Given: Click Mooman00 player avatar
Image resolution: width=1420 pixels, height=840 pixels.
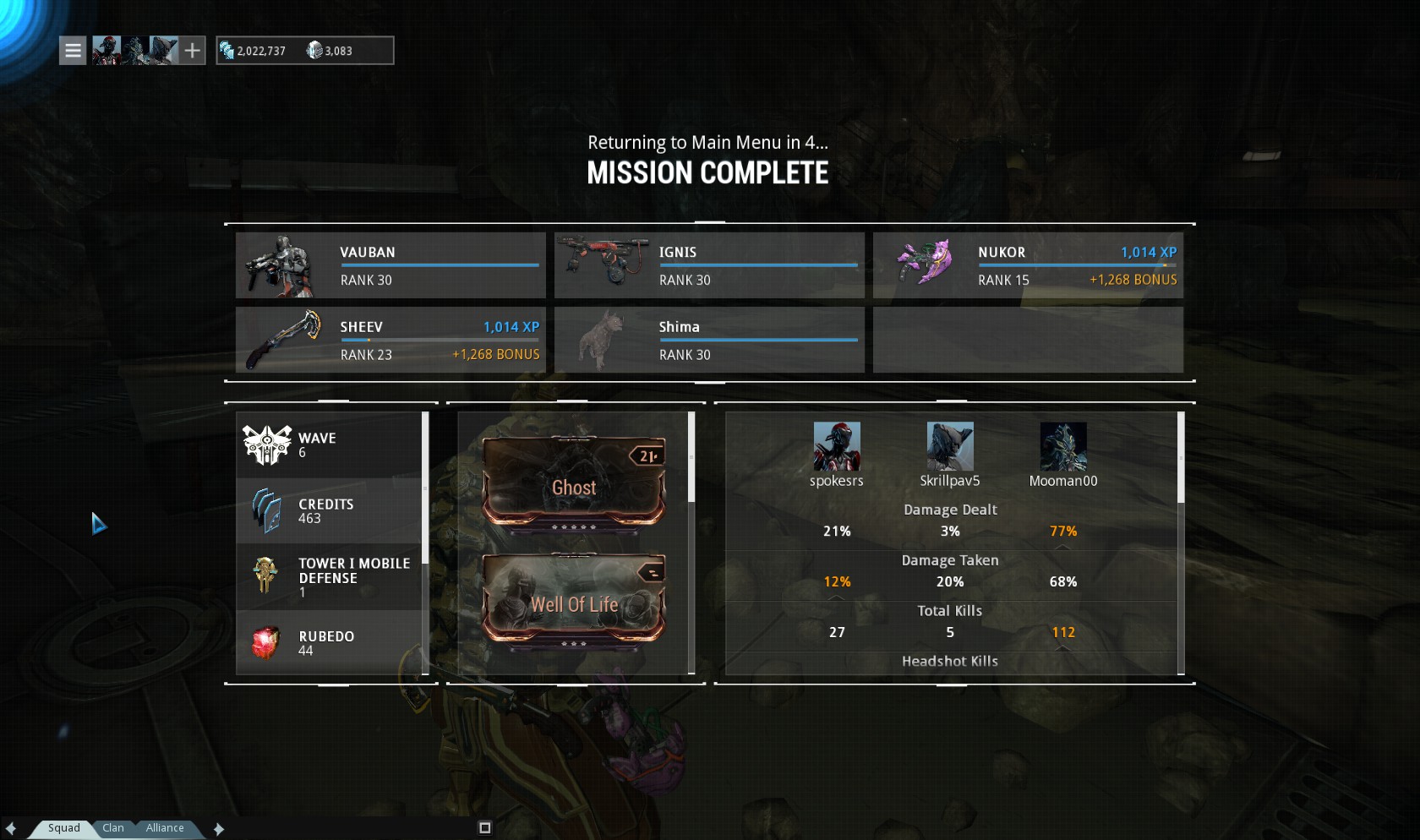Looking at the screenshot, I should click(1063, 446).
